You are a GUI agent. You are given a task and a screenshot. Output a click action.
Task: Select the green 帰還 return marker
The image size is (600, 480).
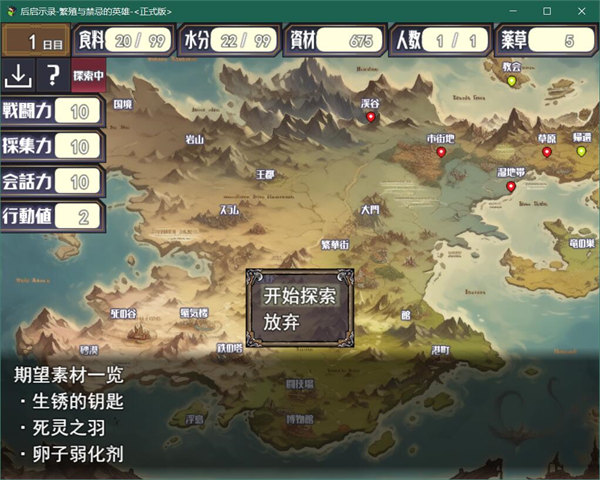(x=581, y=151)
